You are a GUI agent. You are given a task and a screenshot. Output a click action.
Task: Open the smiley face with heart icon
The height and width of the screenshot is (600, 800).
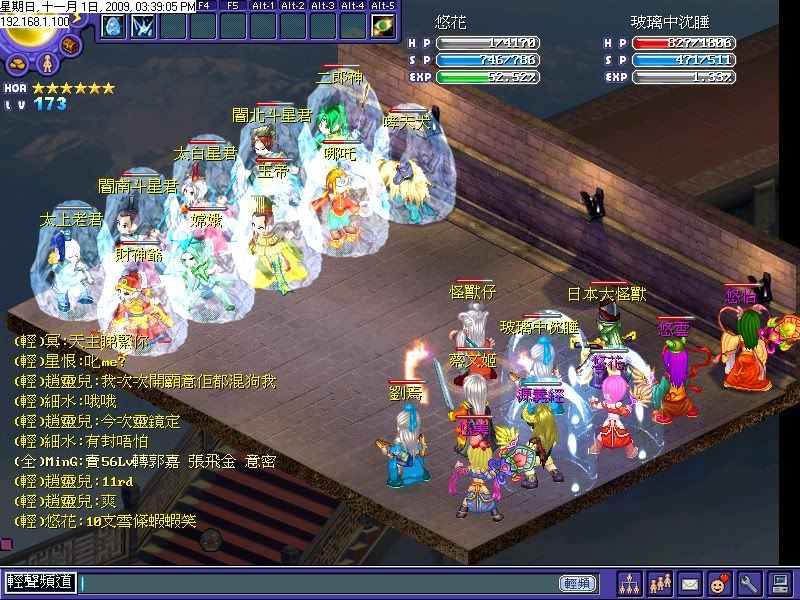coord(719,582)
